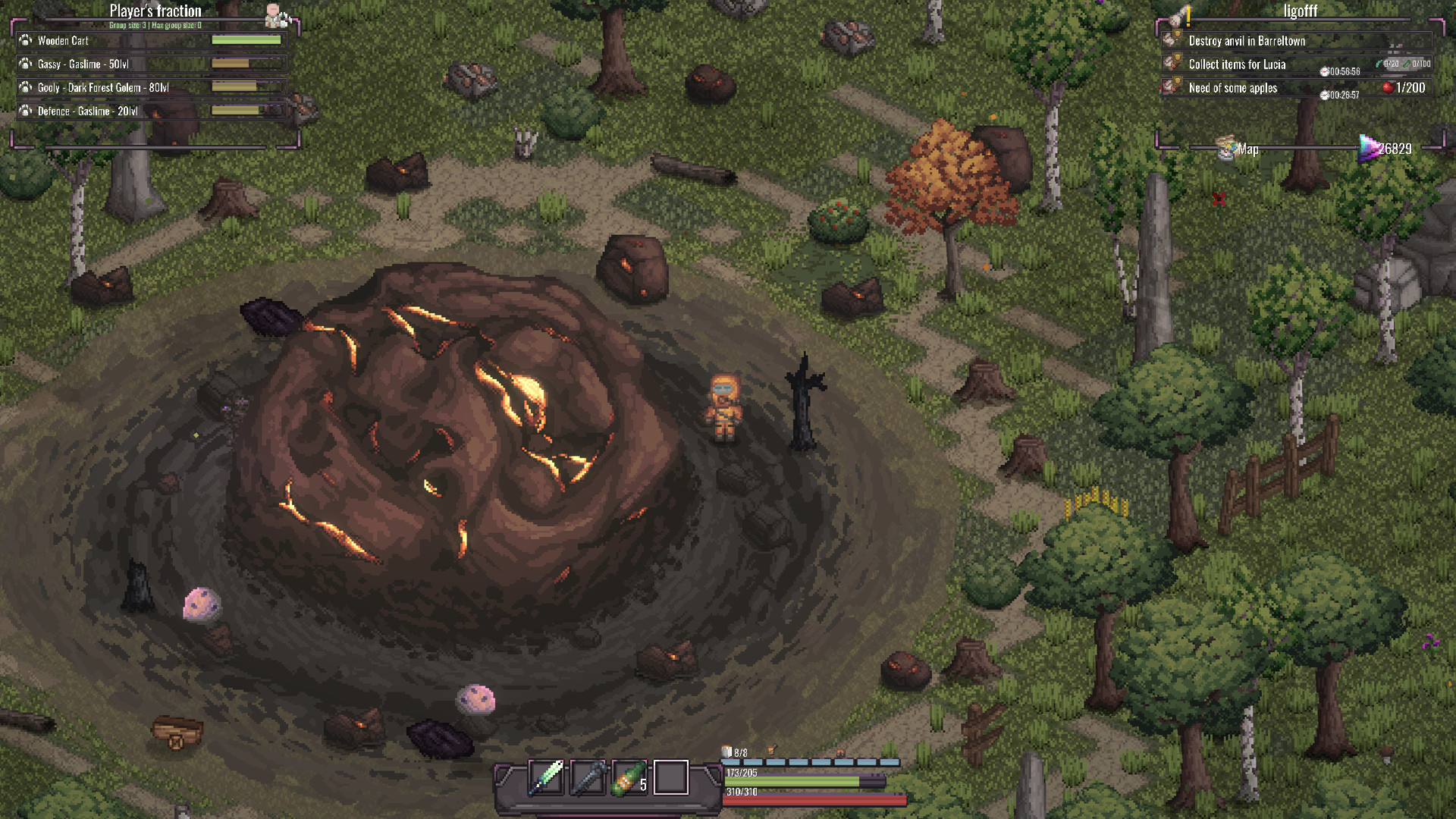Image resolution: width=1456 pixels, height=819 pixels.
Task: Equip the gray wrench-like tool in the hotbar
Action: coord(588,777)
